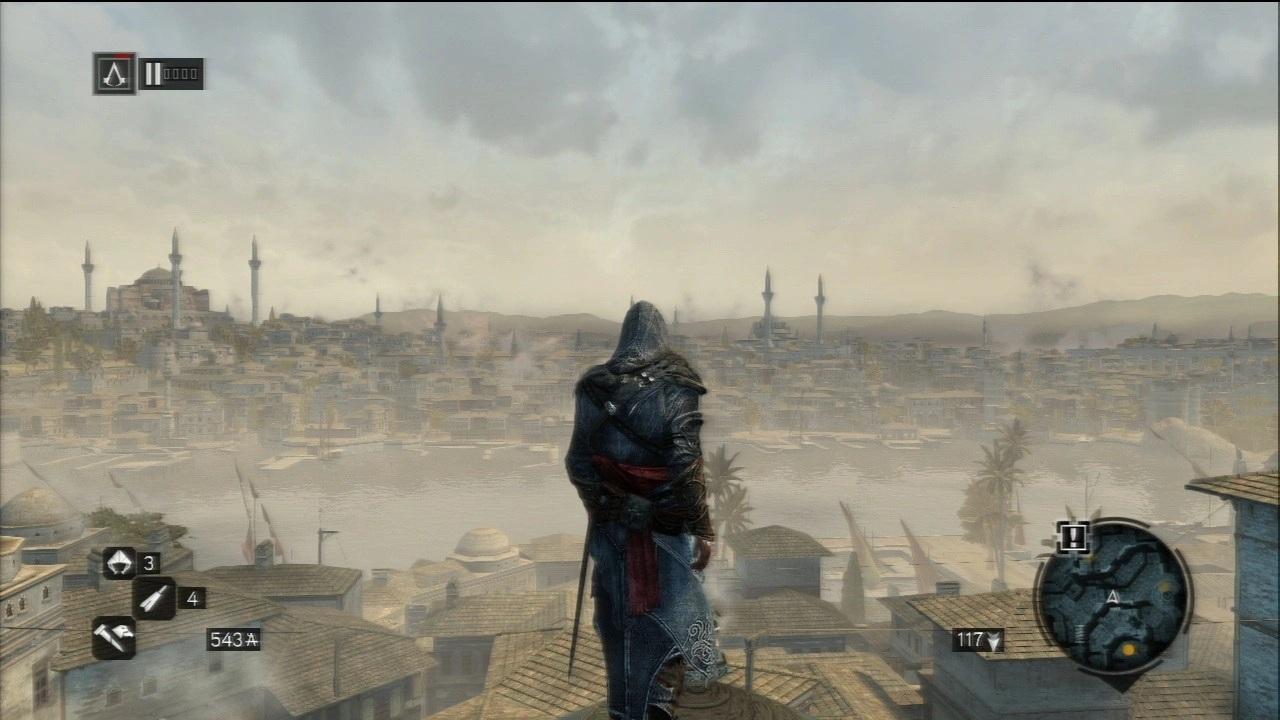Select the player arrow inside the minimap
Viewport: 1280px width, 720px height.
click(1113, 598)
